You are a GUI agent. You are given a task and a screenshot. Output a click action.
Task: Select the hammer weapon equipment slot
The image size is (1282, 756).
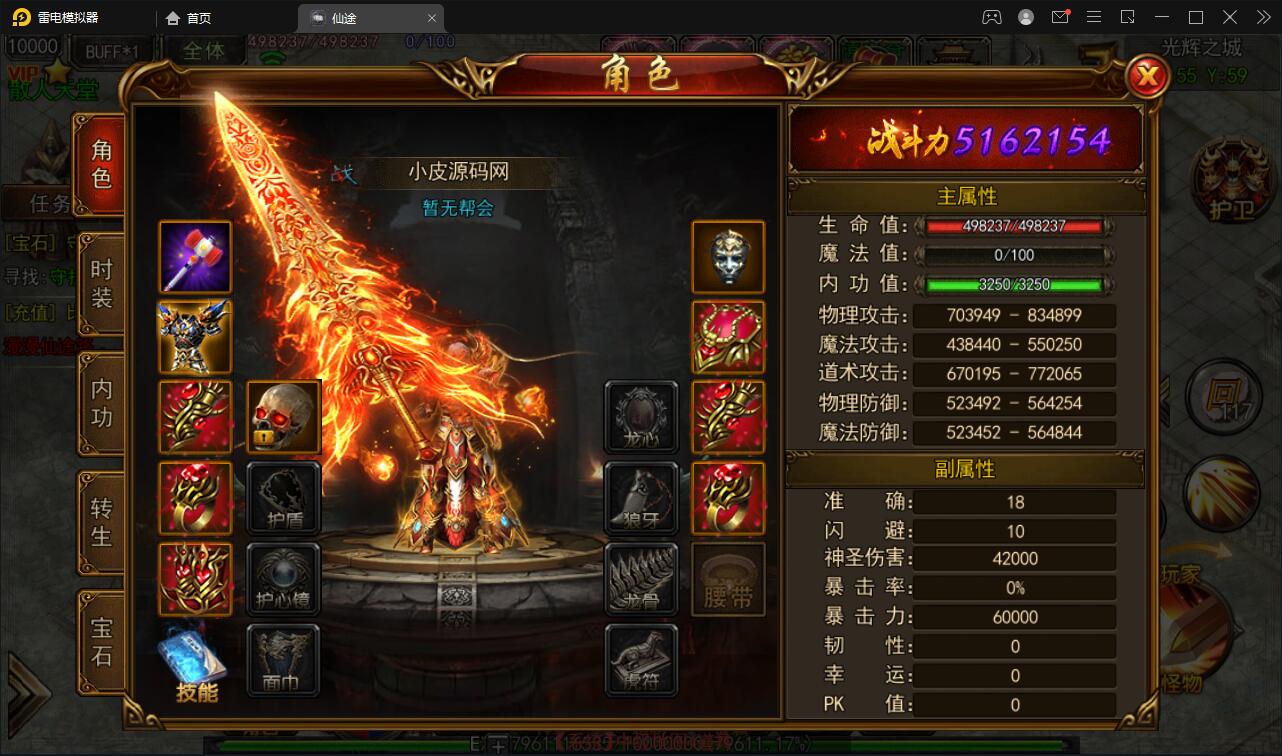tap(194, 257)
